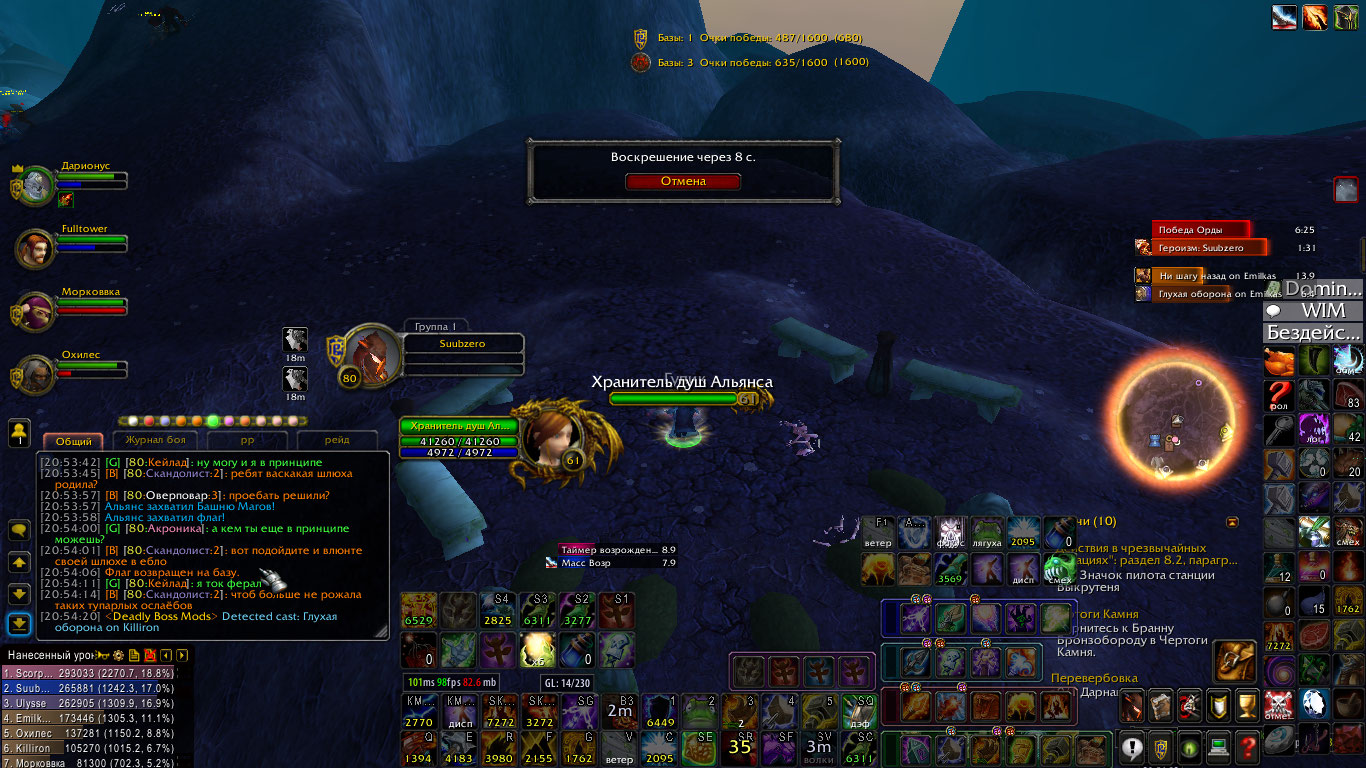Open the computer icon game menu button
Image resolution: width=1366 pixels, height=768 pixels.
(x=1218, y=746)
